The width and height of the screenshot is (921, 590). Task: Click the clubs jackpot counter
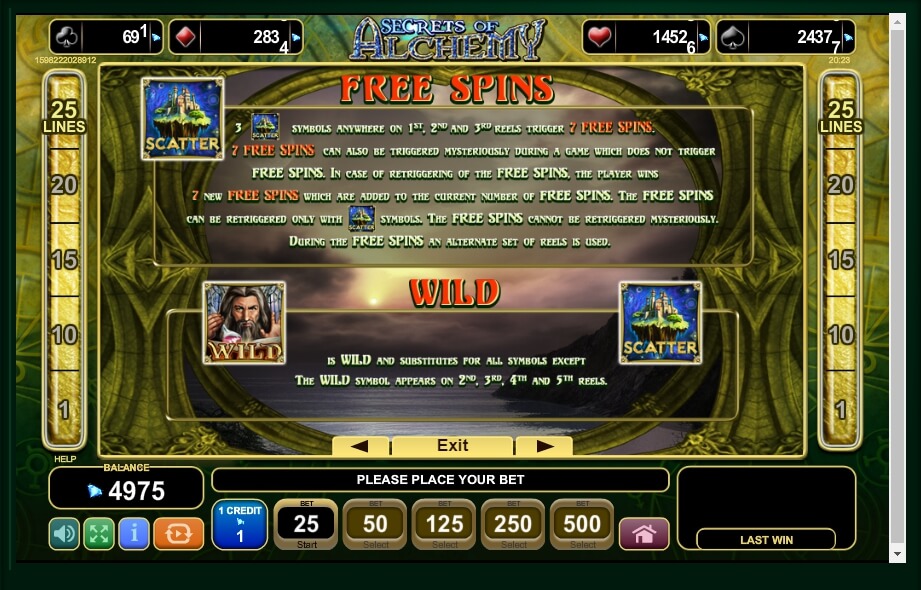point(106,38)
